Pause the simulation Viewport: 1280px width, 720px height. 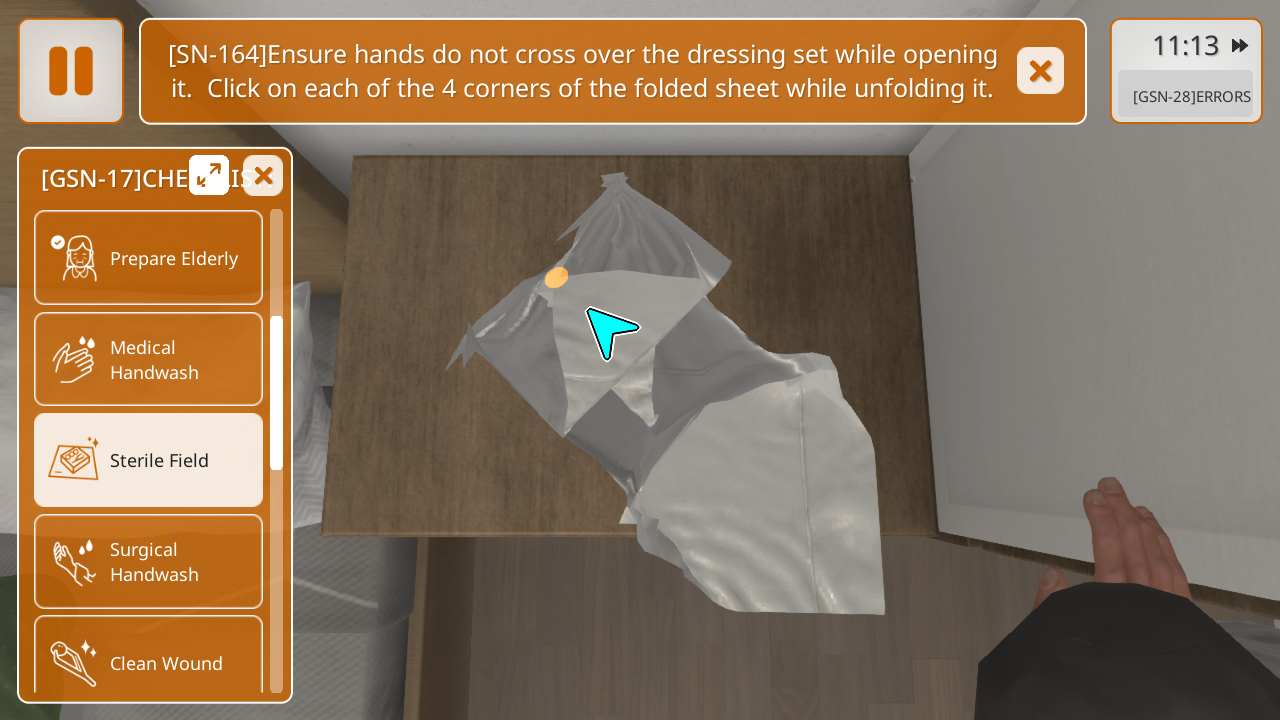pyautogui.click(x=71, y=71)
